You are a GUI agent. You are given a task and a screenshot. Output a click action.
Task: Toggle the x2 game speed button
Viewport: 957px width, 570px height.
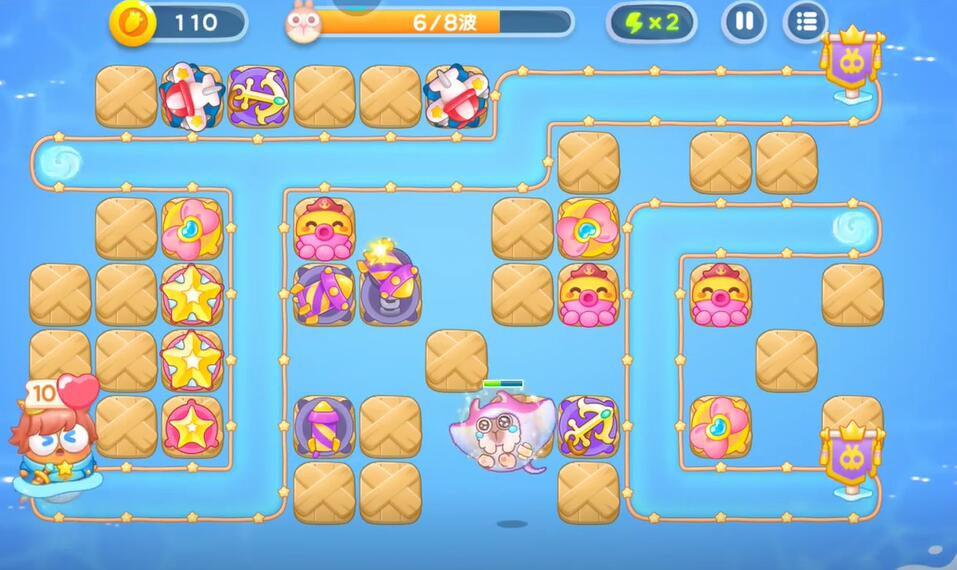(652, 22)
